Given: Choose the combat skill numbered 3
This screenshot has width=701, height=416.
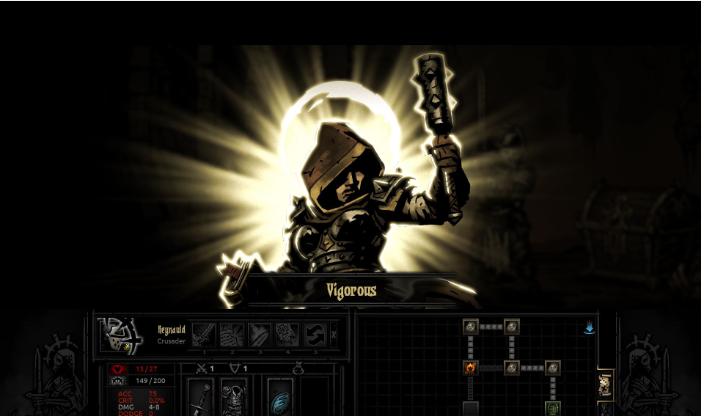Looking at the screenshot, I should click(260, 334).
